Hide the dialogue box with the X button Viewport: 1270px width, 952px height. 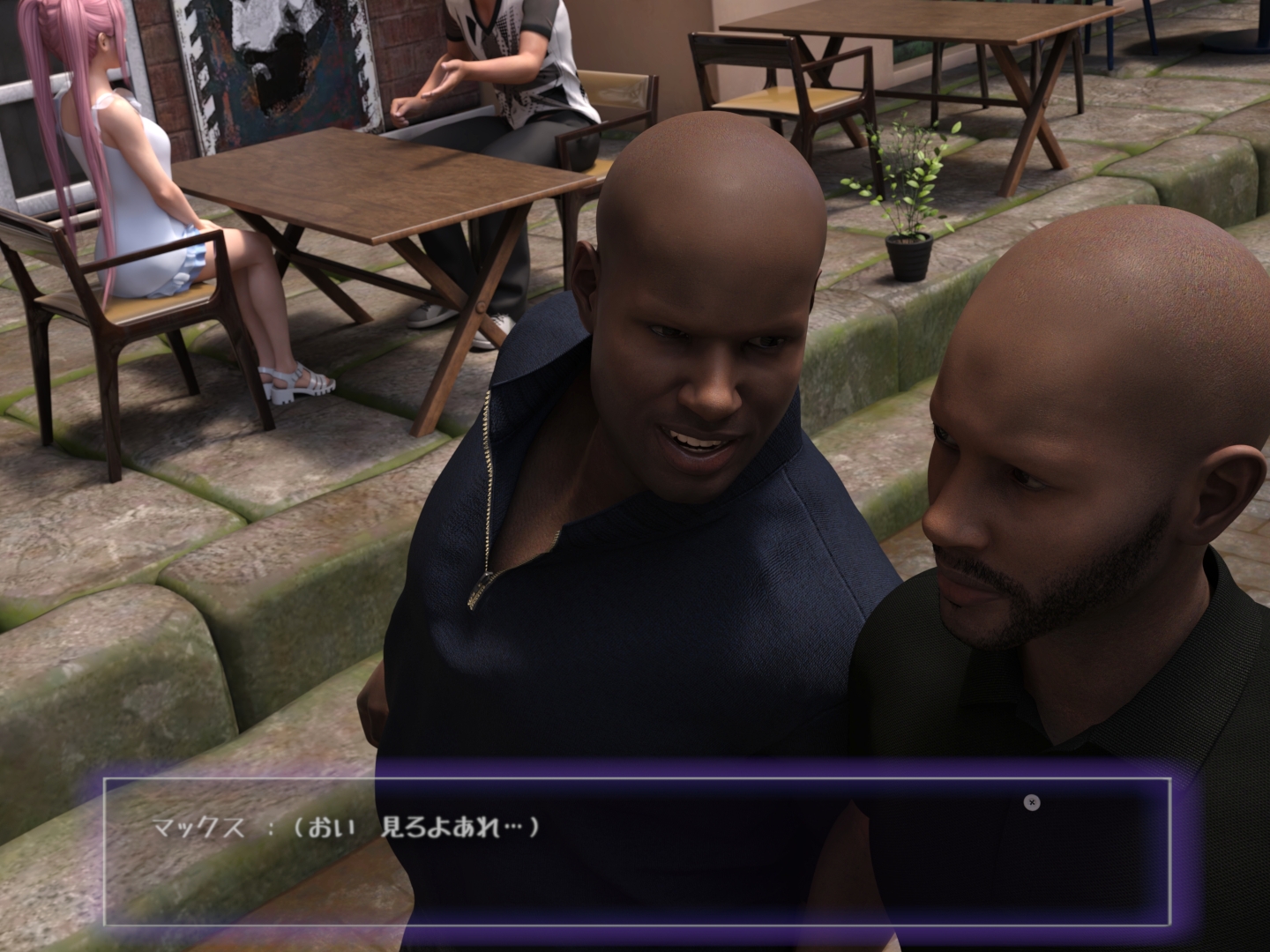[x=1032, y=802]
